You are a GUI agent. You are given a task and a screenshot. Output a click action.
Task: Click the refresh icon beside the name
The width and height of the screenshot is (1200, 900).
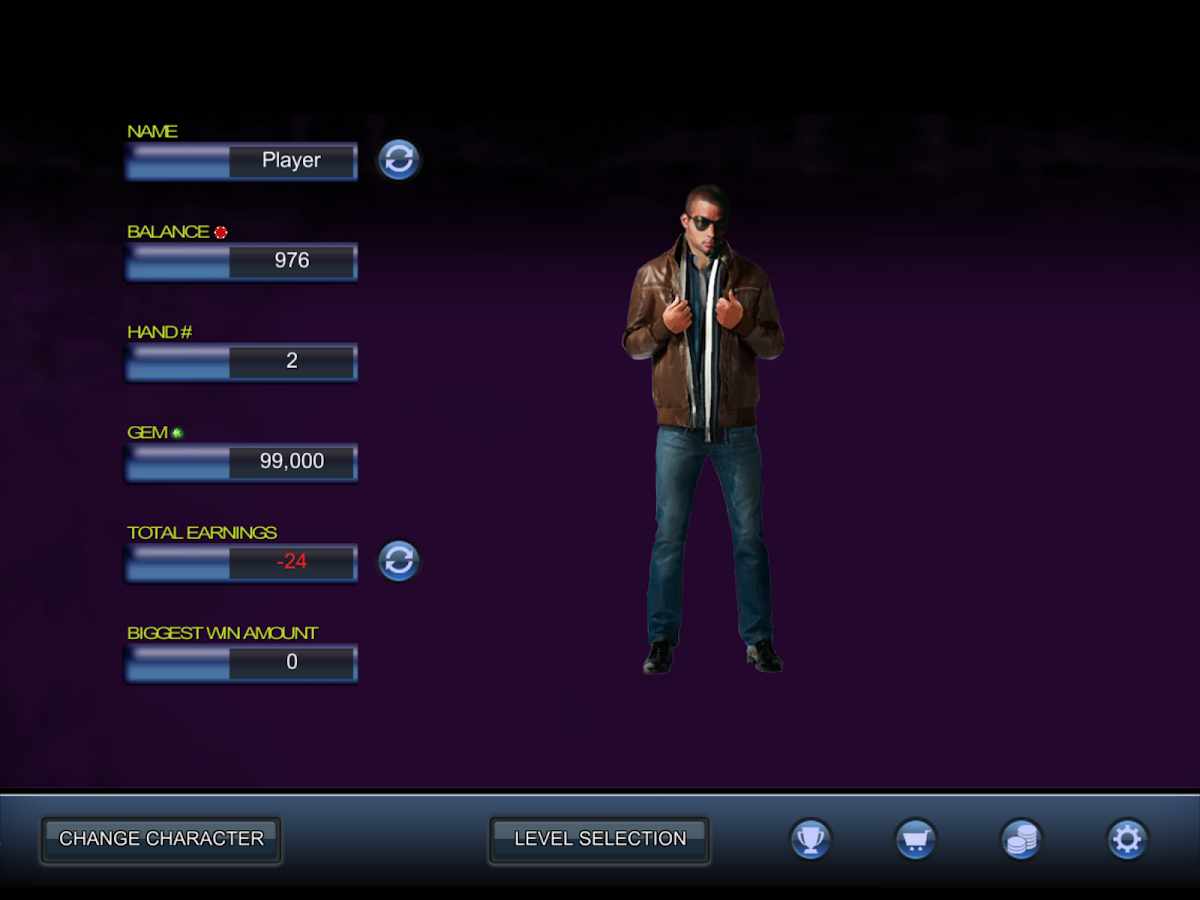click(x=399, y=160)
